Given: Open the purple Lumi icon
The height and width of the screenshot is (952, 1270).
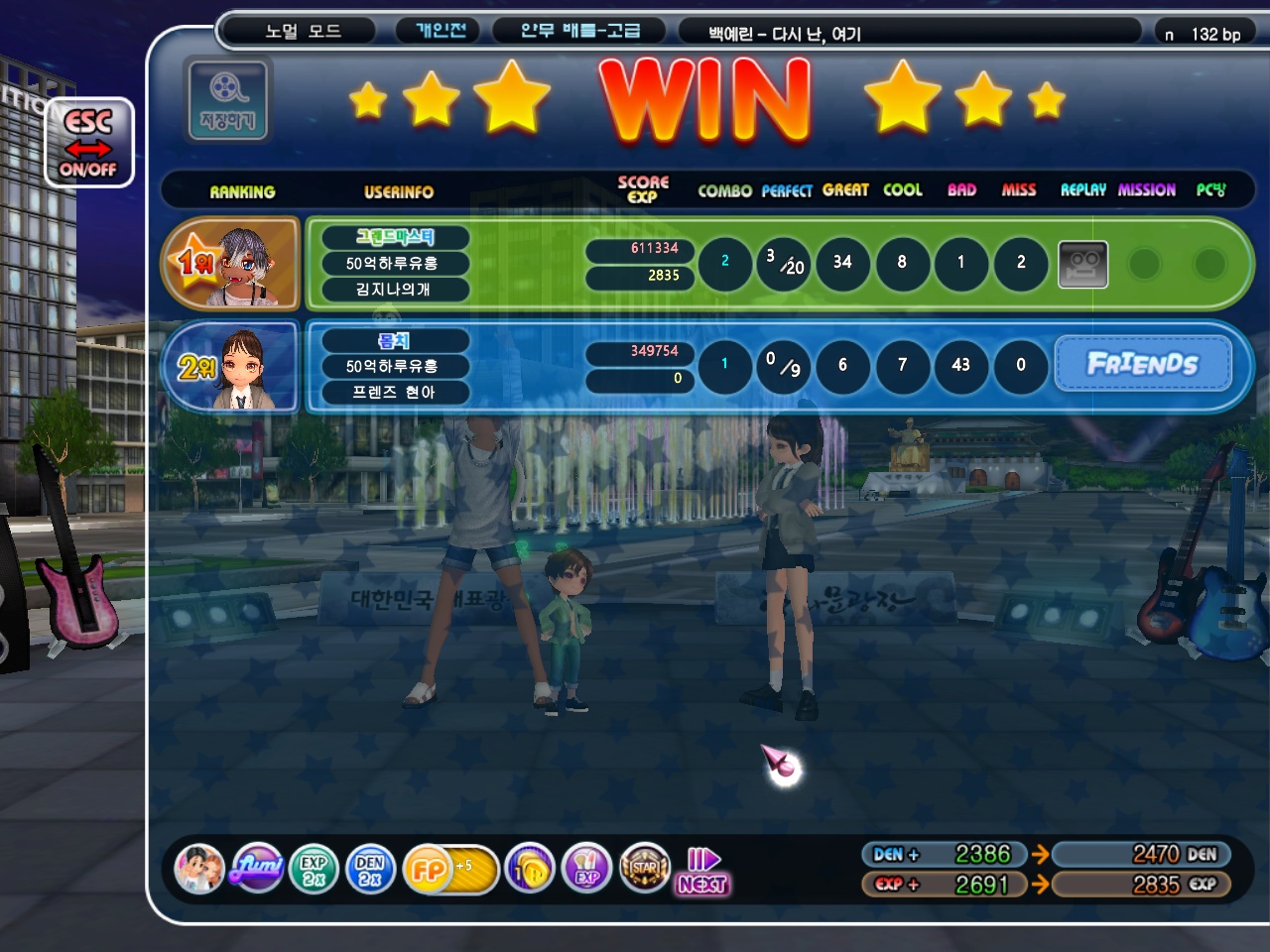Looking at the screenshot, I should point(257,869).
